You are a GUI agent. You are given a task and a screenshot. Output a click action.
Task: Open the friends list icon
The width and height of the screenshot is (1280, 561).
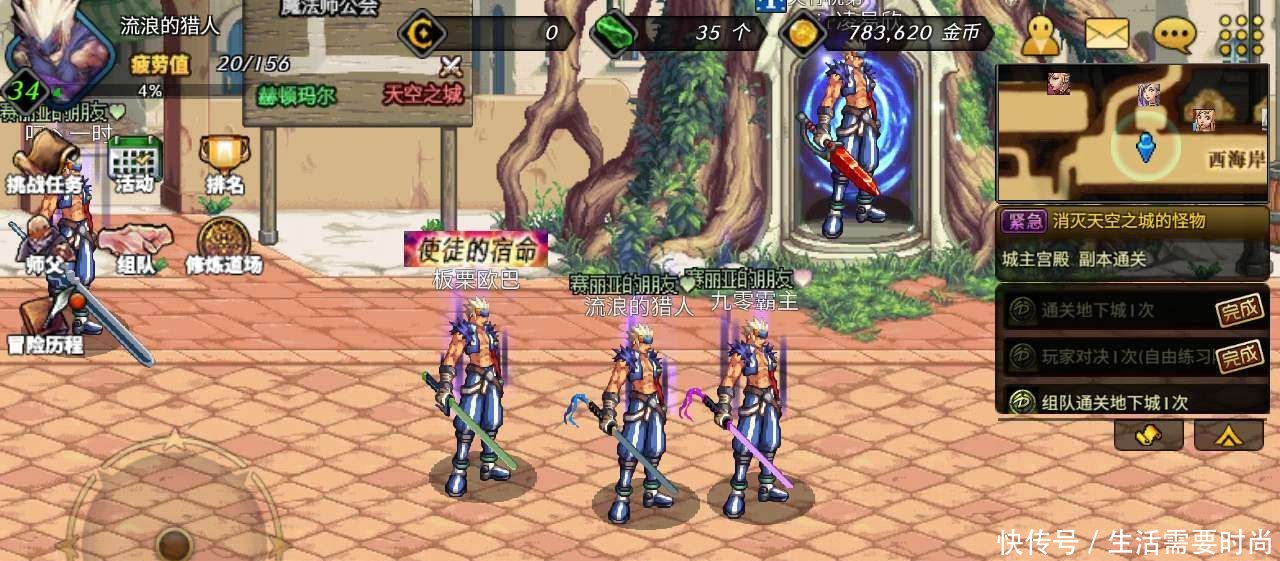[x=1040, y=35]
